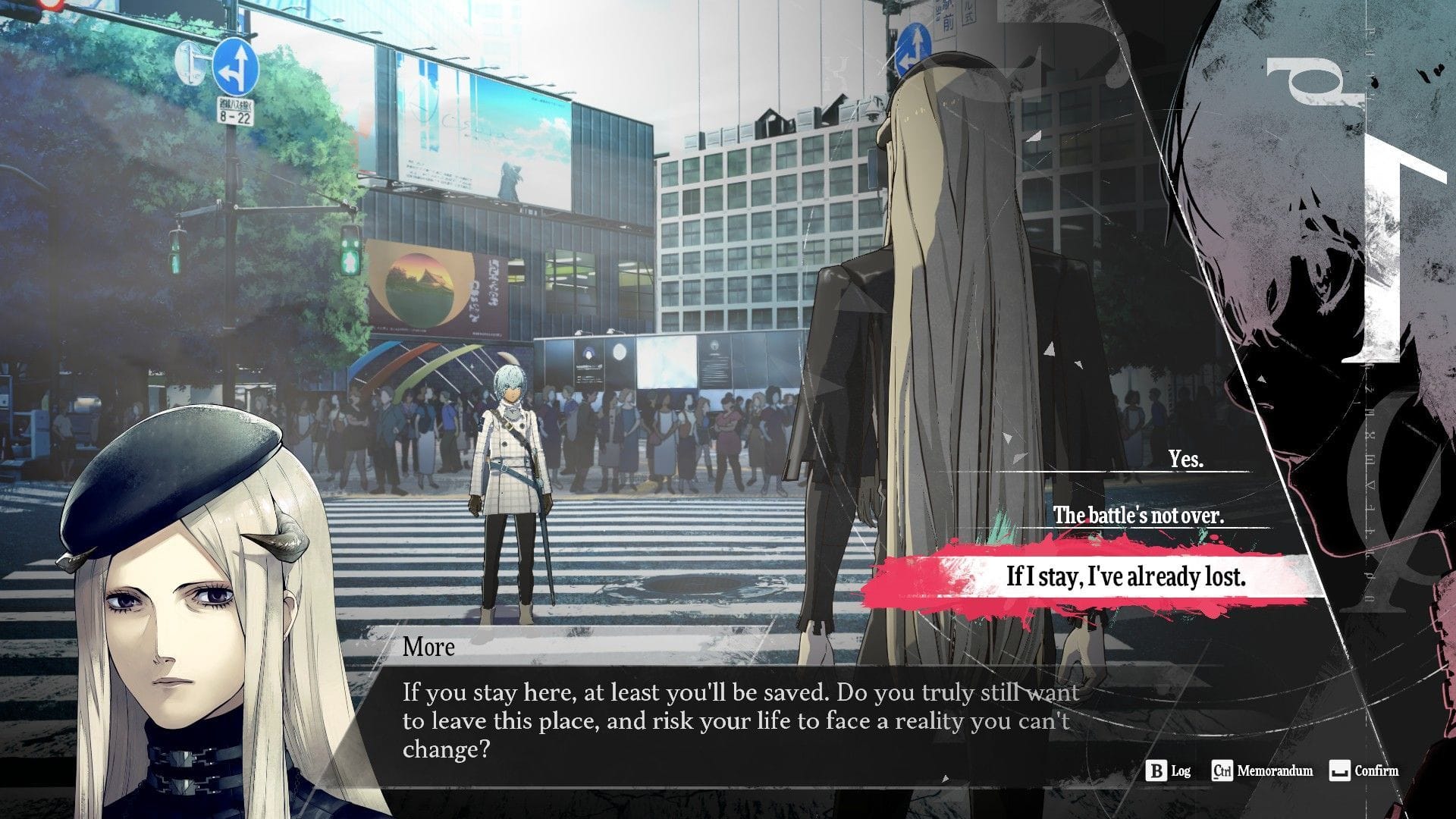
Task: Pick "If I stay, I've already lost."
Action: (1125, 577)
